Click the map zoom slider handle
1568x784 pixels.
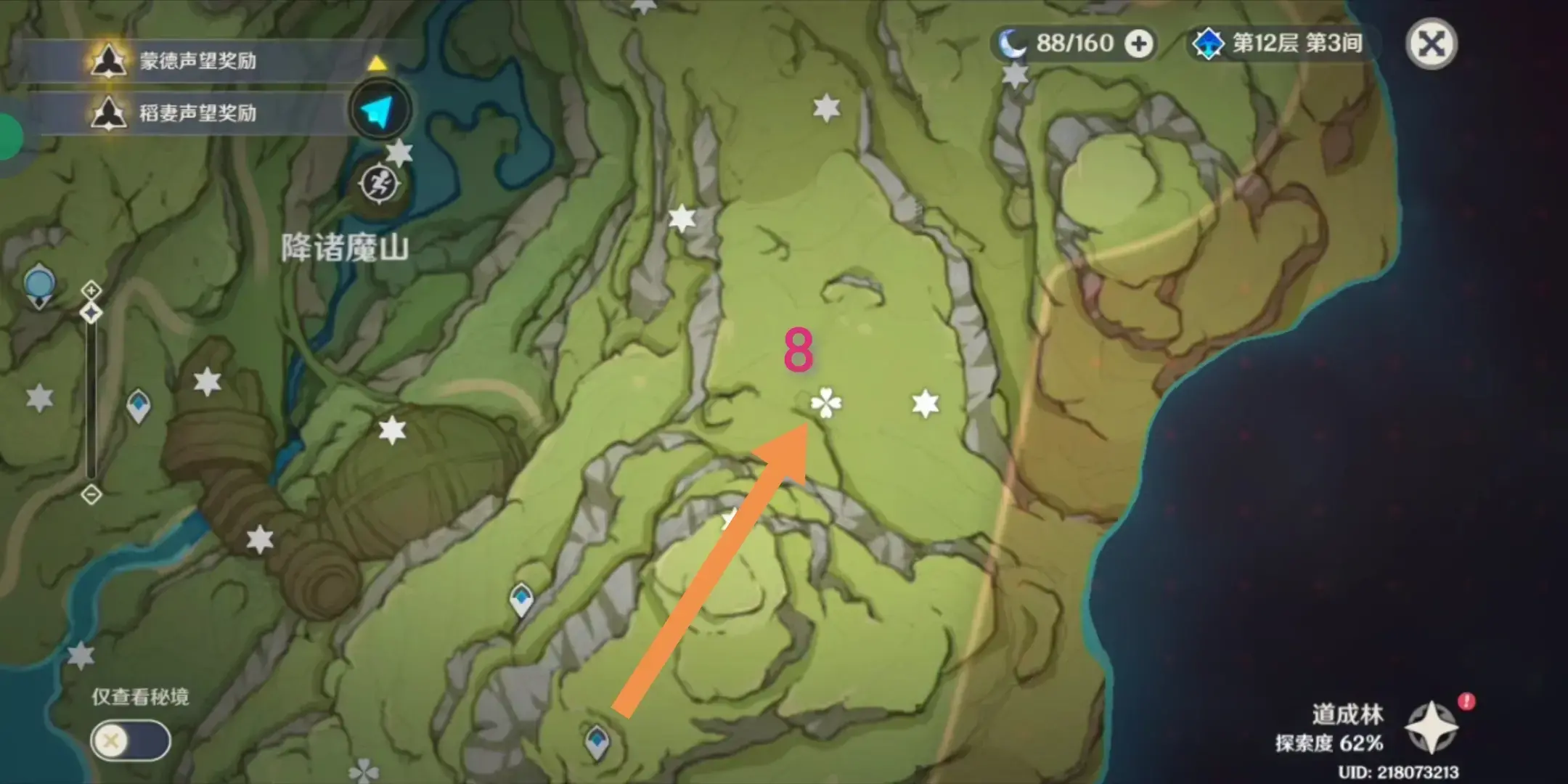pyautogui.click(x=91, y=313)
